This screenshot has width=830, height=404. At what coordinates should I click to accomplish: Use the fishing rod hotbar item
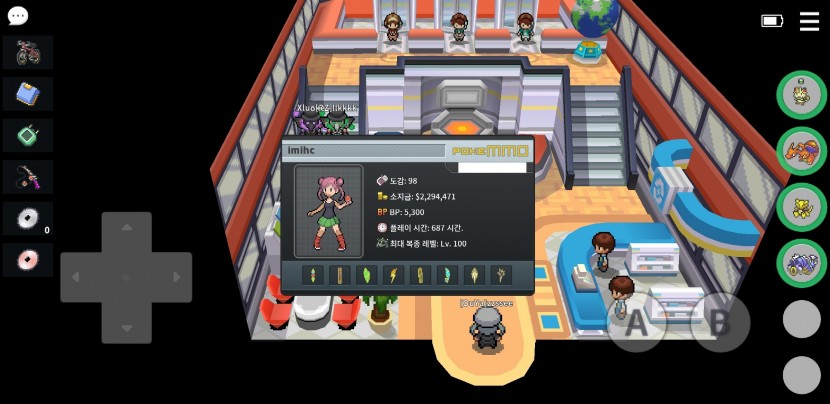coord(28,177)
